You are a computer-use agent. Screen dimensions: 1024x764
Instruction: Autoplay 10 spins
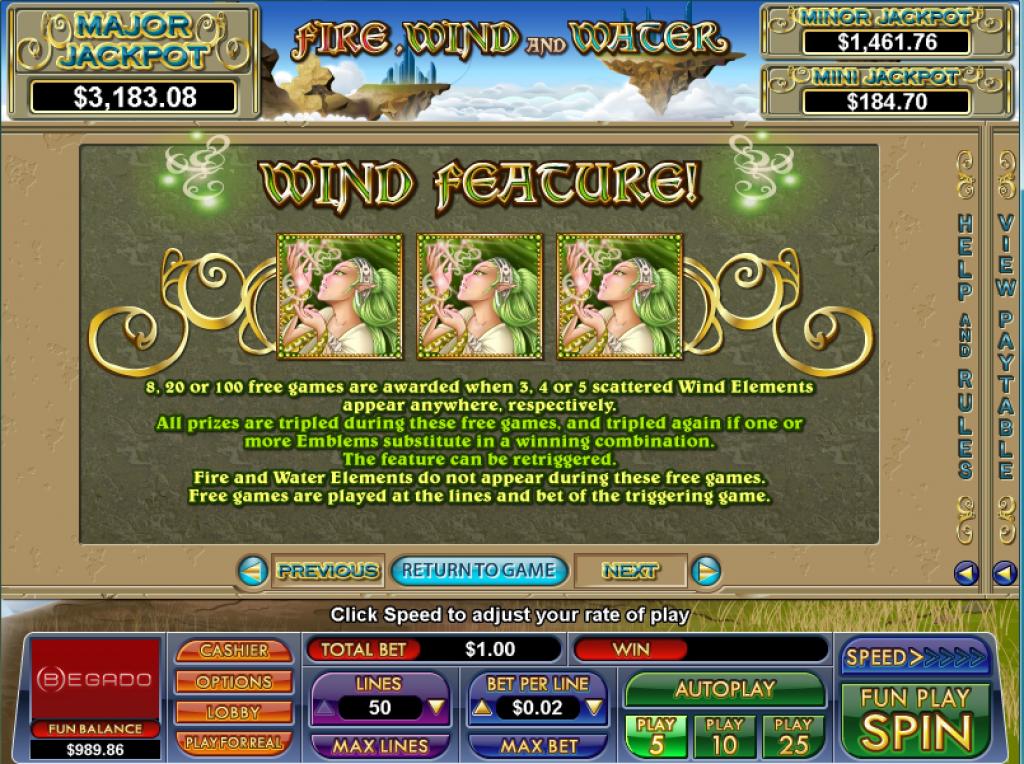coord(725,736)
